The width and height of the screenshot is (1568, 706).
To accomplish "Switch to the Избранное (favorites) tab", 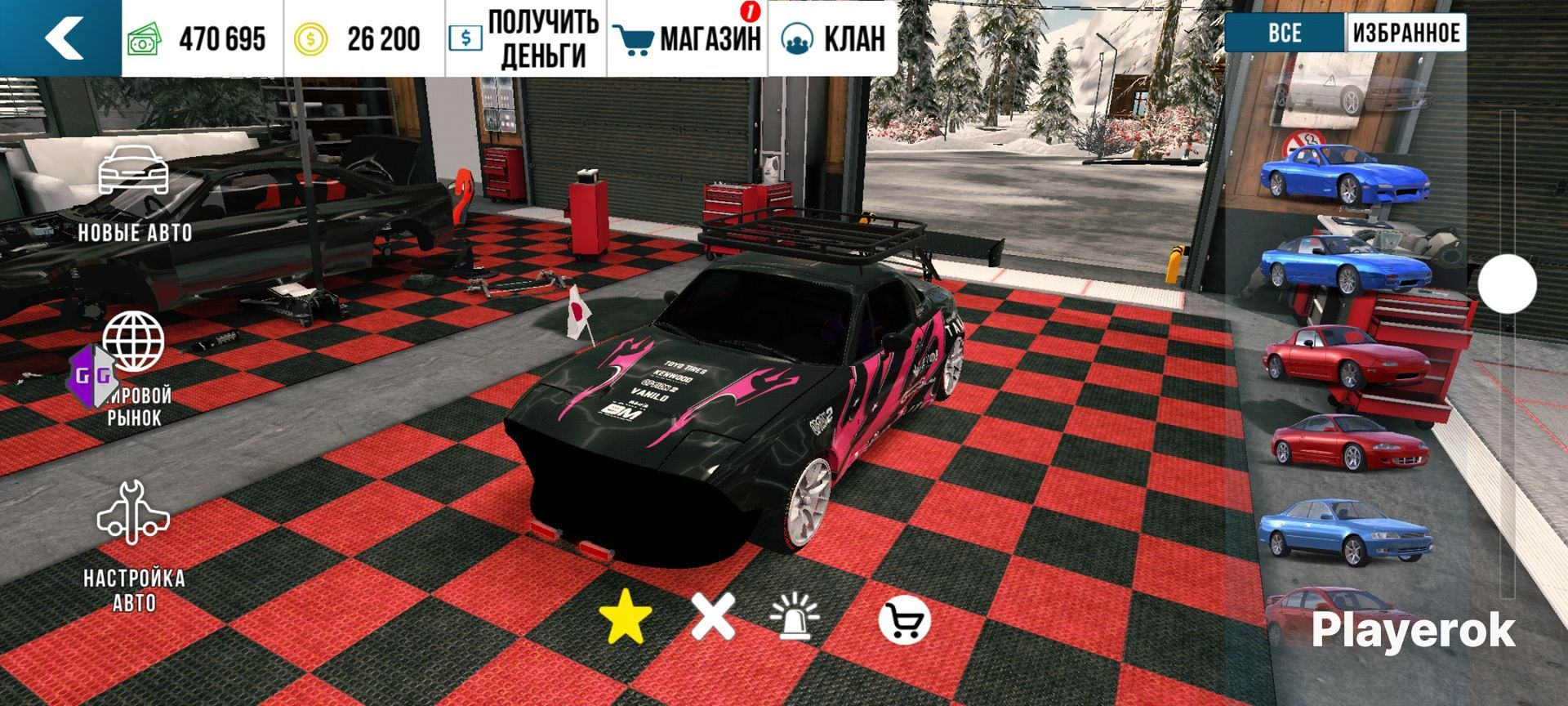I will tap(1405, 33).
